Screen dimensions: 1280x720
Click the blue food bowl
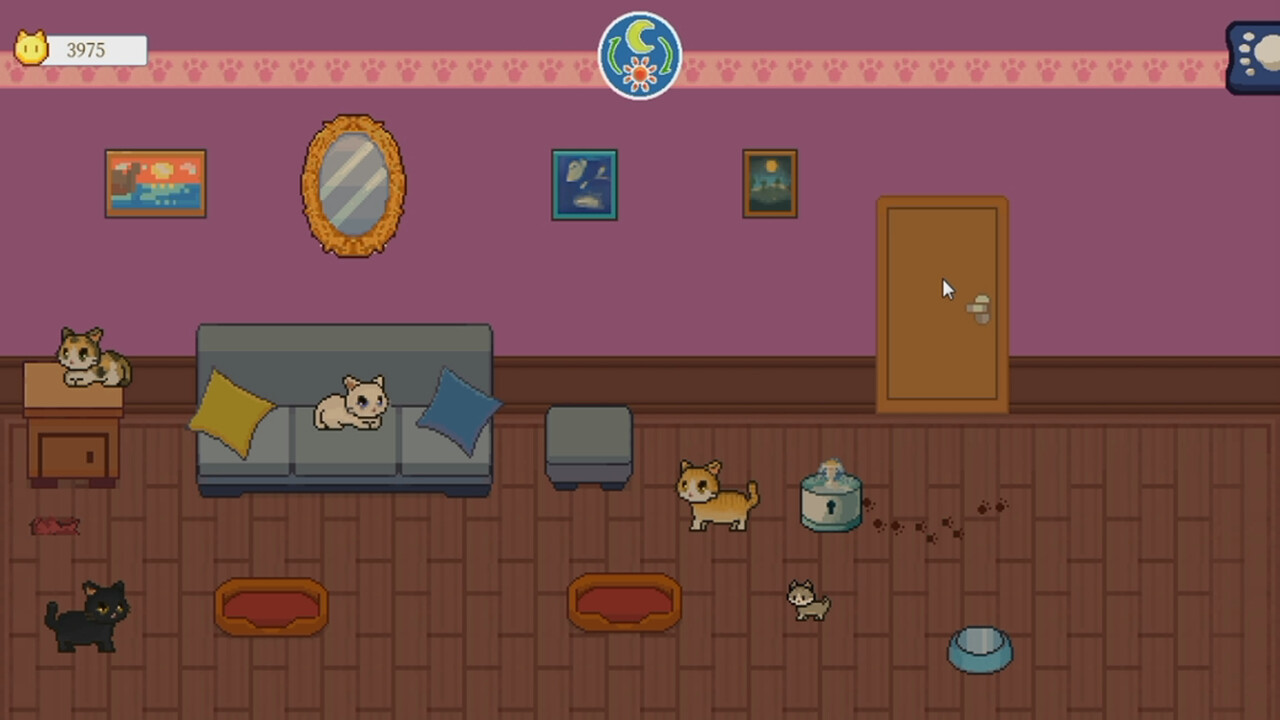(980, 648)
